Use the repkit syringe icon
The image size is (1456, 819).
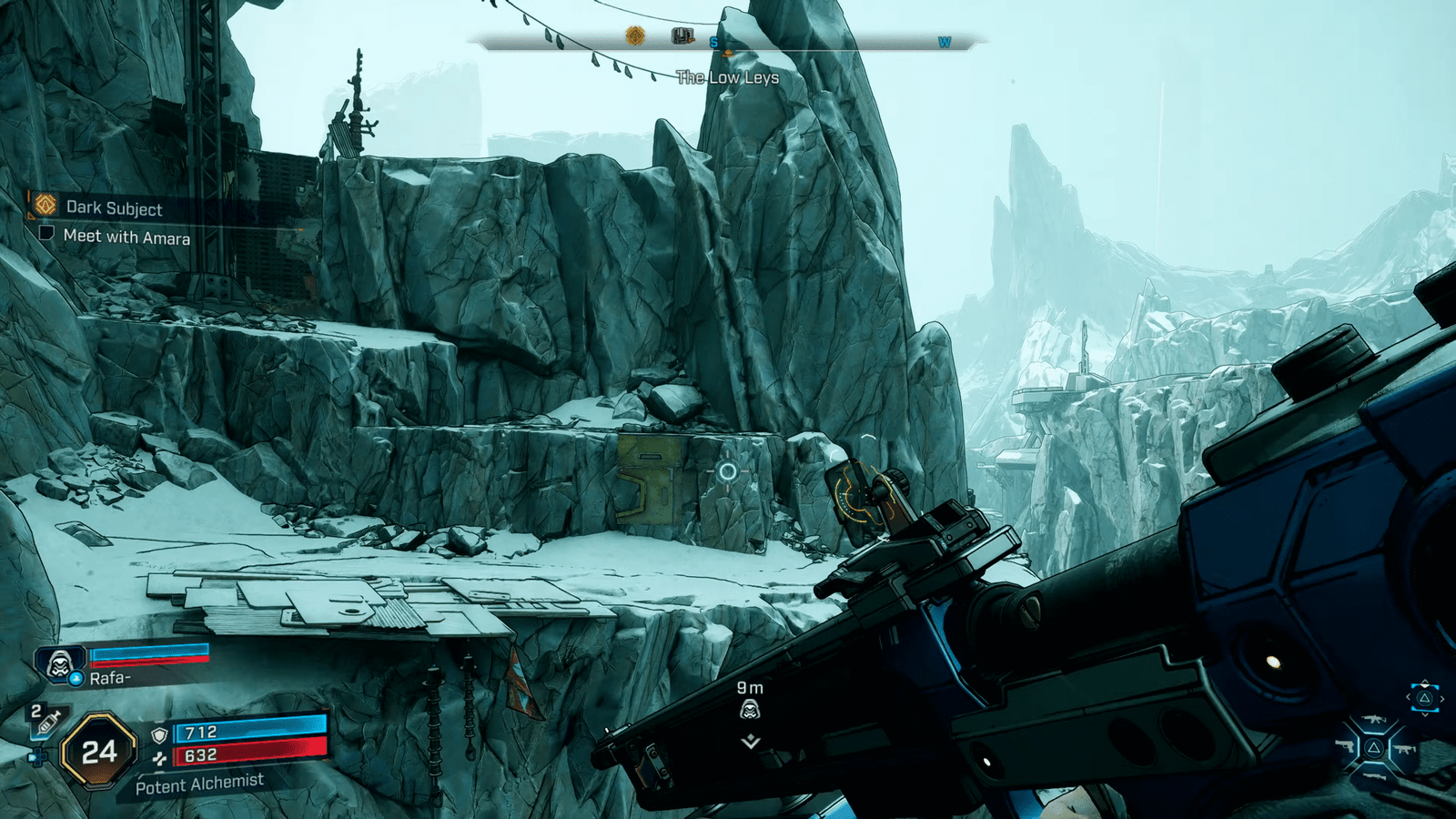[46, 723]
